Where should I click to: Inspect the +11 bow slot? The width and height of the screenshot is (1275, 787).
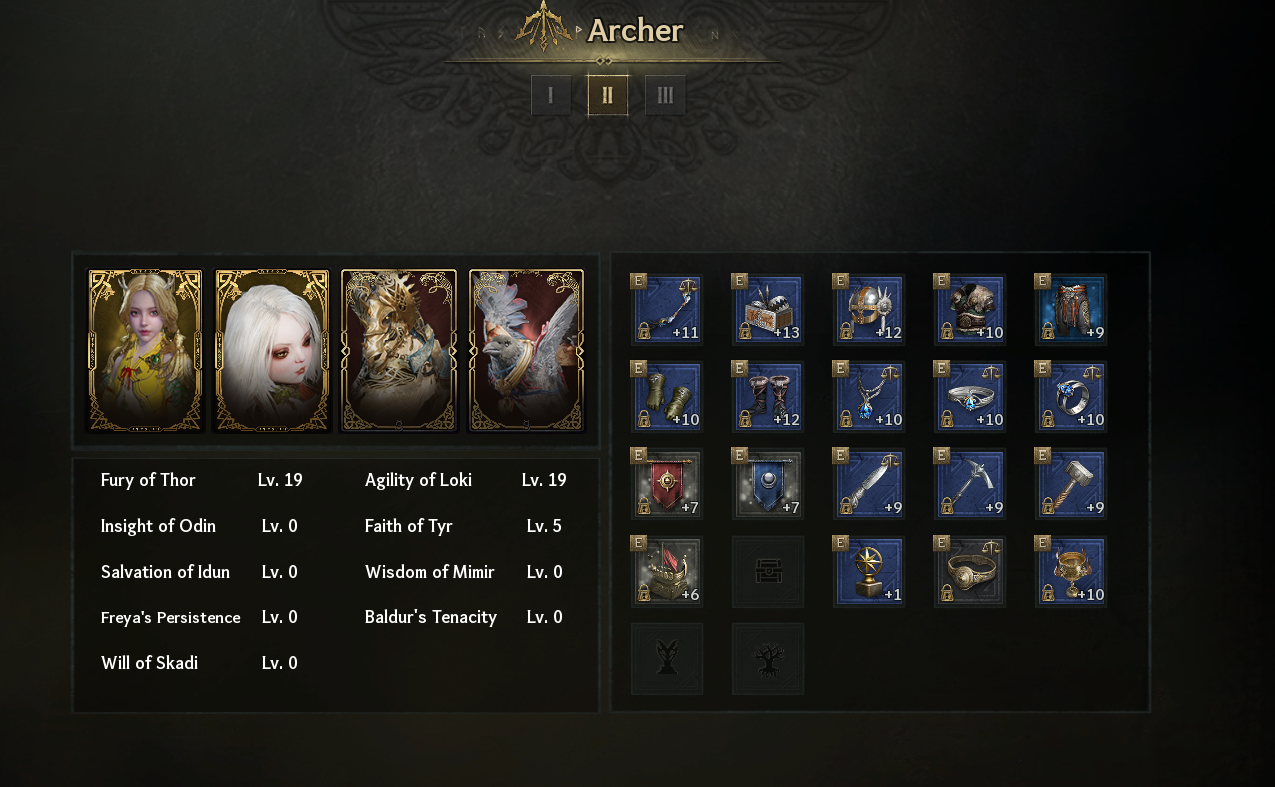tap(667, 310)
